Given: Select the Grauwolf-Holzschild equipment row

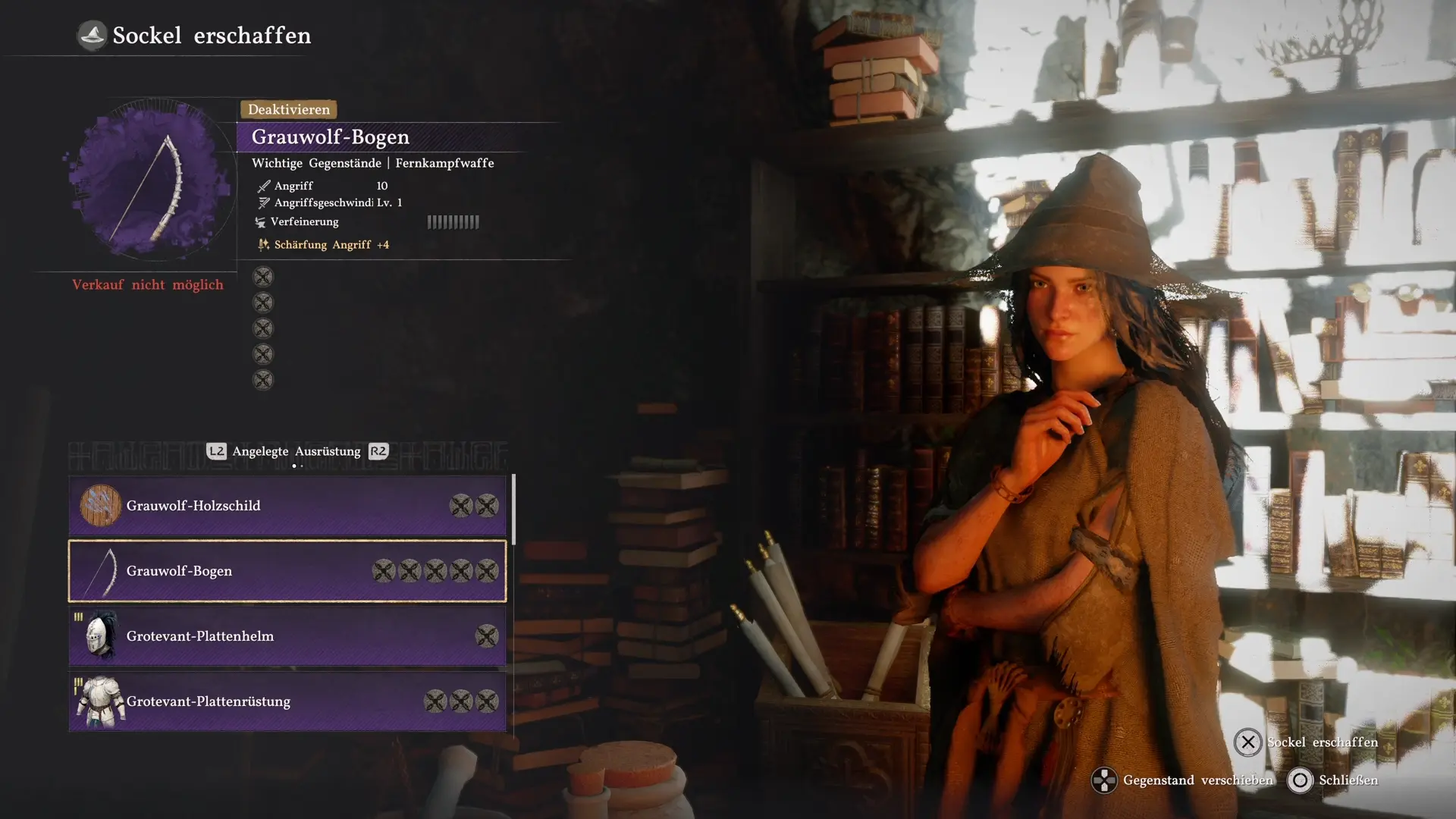Looking at the screenshot, I should tap(287, 506).
